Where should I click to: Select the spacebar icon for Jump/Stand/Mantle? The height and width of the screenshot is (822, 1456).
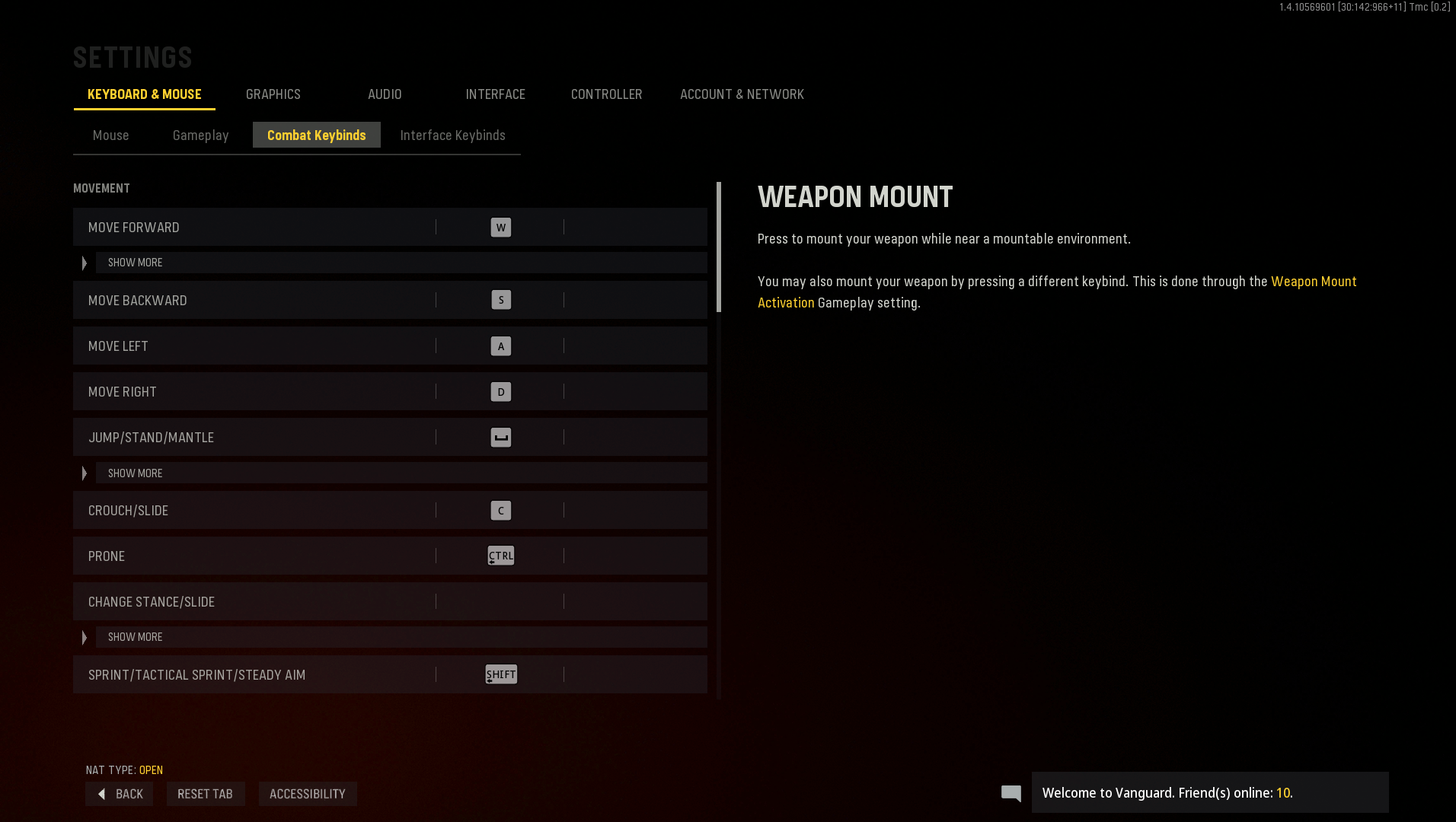(x=500, y=437)
